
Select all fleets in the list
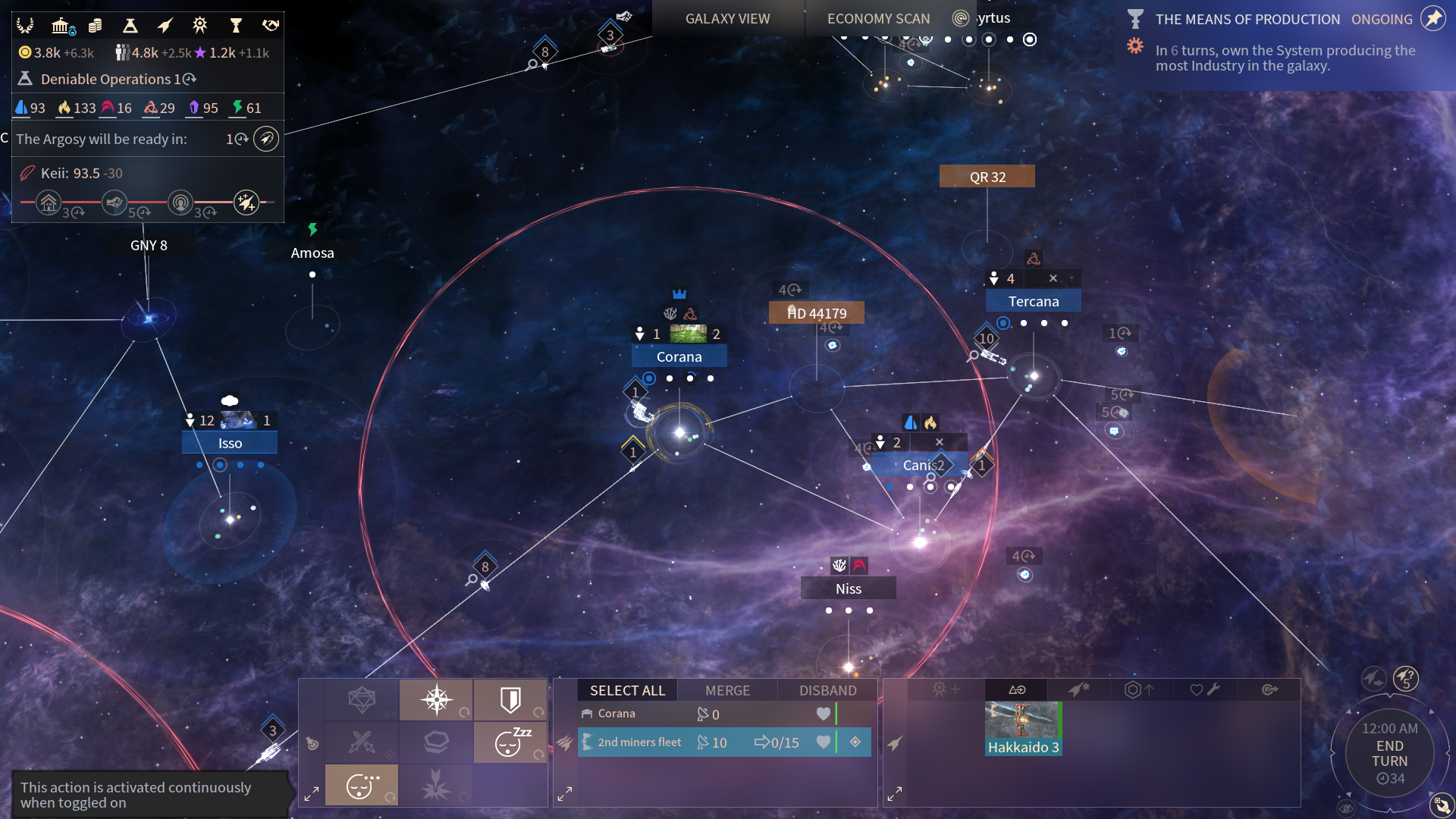pos(627,690)
